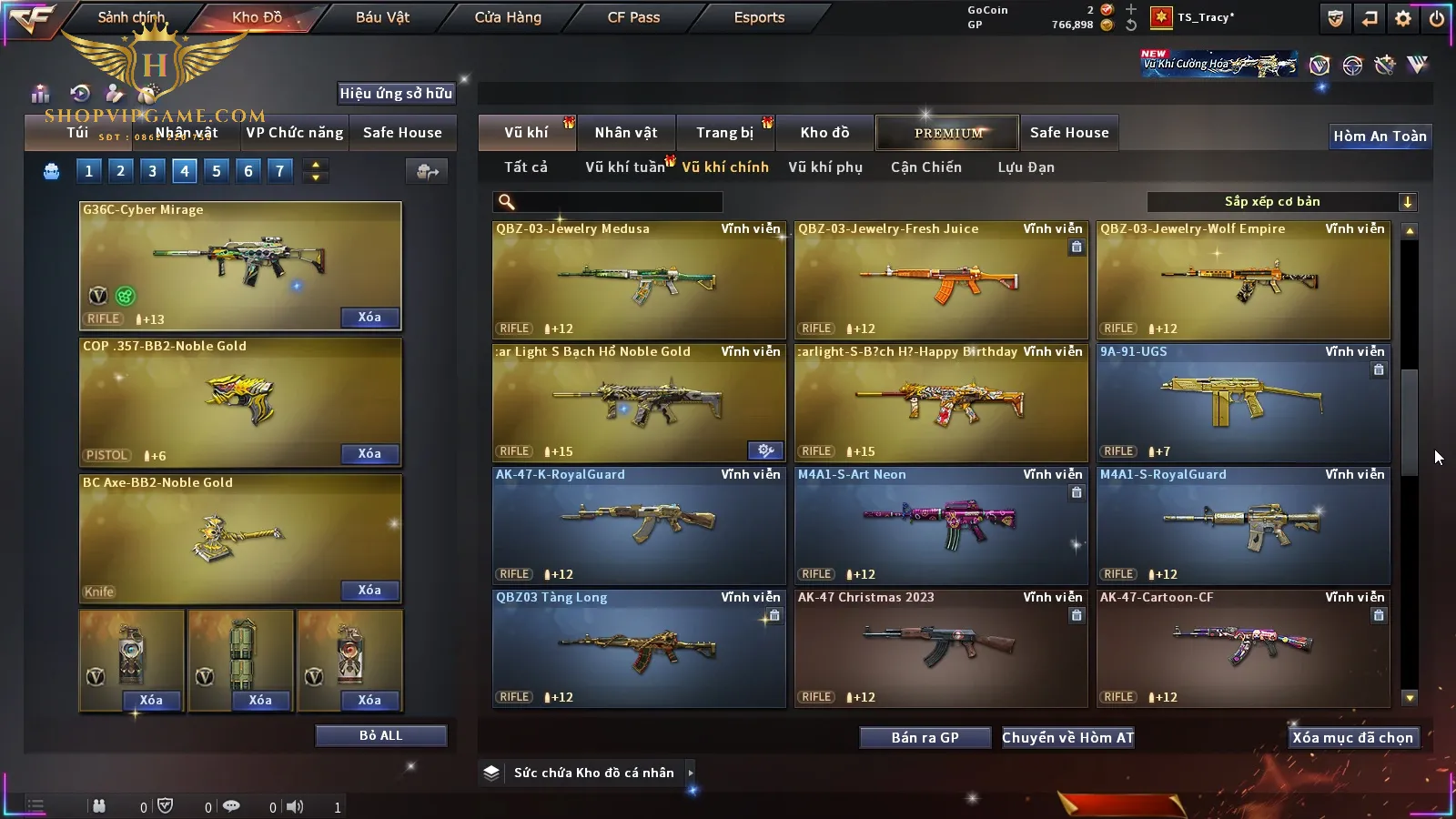
Task: Click the Bỏ ALL button
Action: coord(380,735)
